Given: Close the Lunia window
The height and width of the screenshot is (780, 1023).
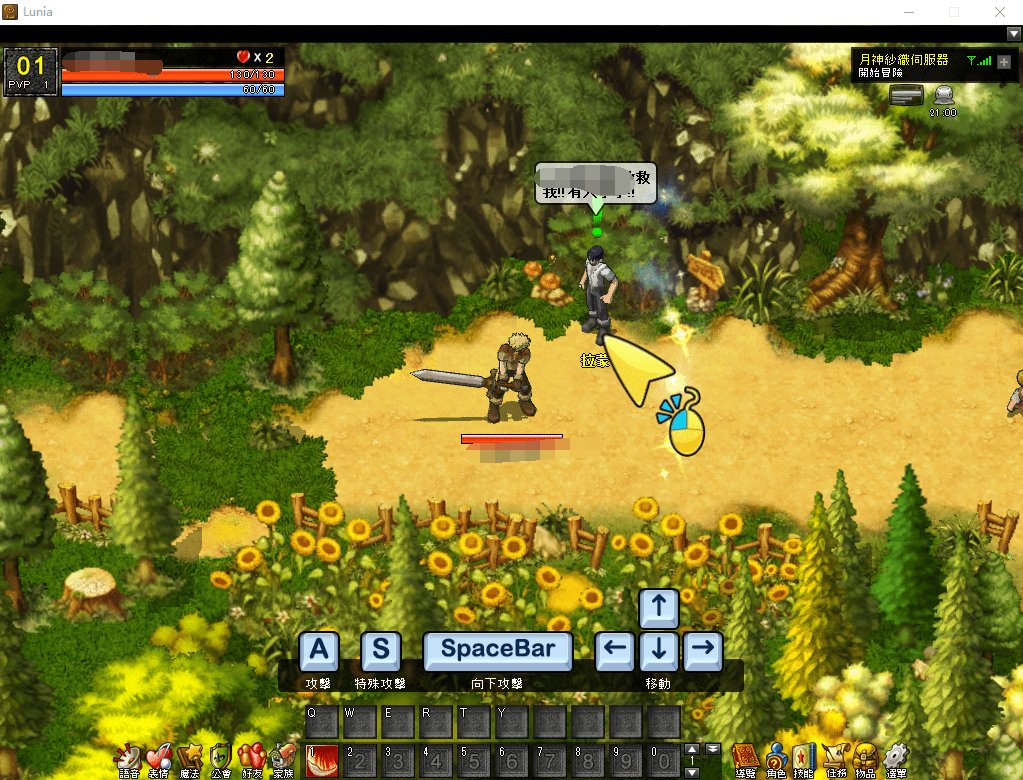Looking at the screenshot, I should pos(999,12).
